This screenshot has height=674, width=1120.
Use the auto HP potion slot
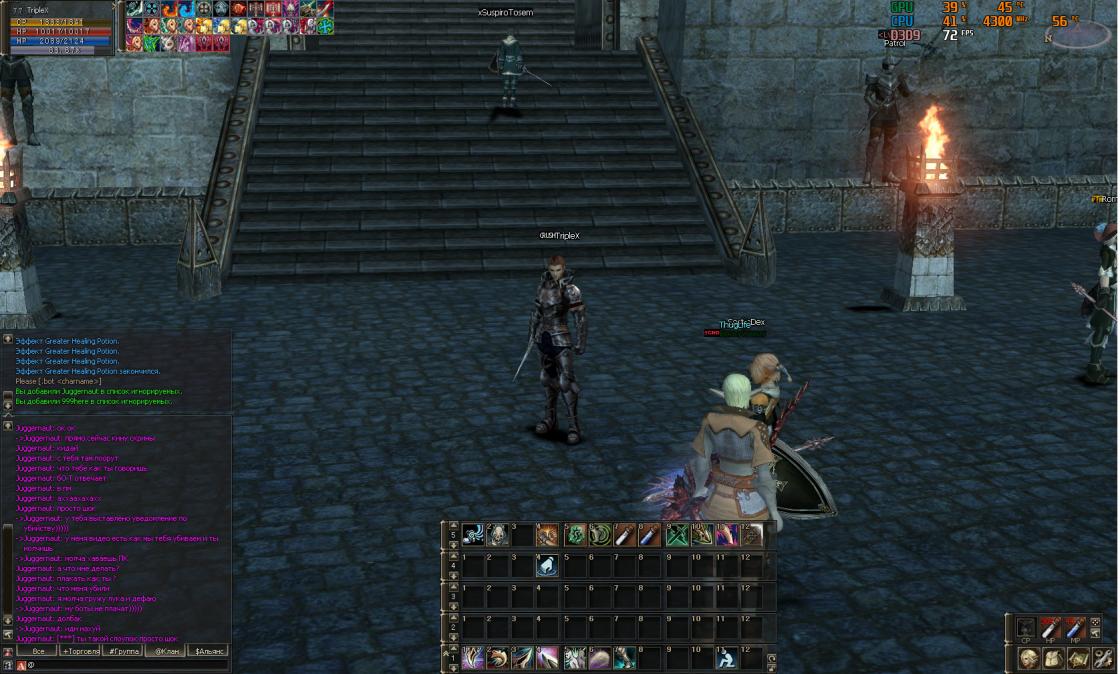click(1050, 629)
